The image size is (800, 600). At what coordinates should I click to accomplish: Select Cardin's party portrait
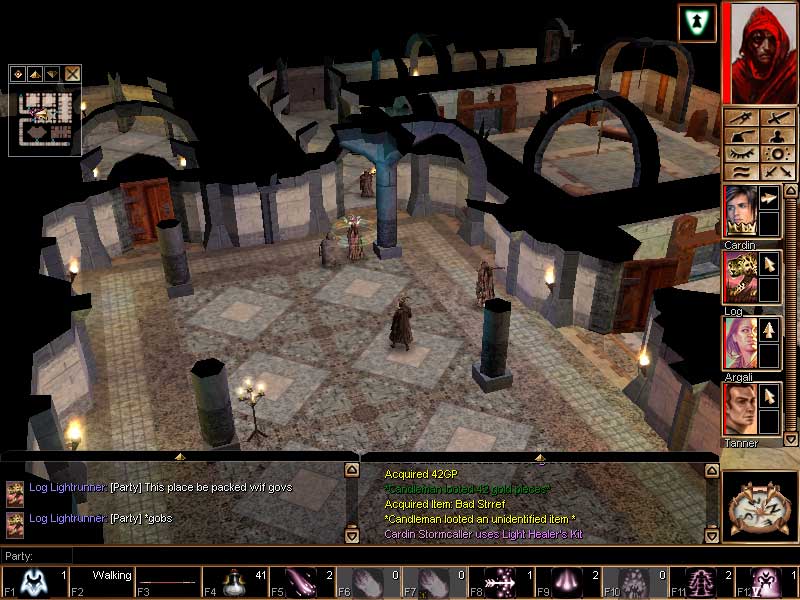[x=739, y=210]
